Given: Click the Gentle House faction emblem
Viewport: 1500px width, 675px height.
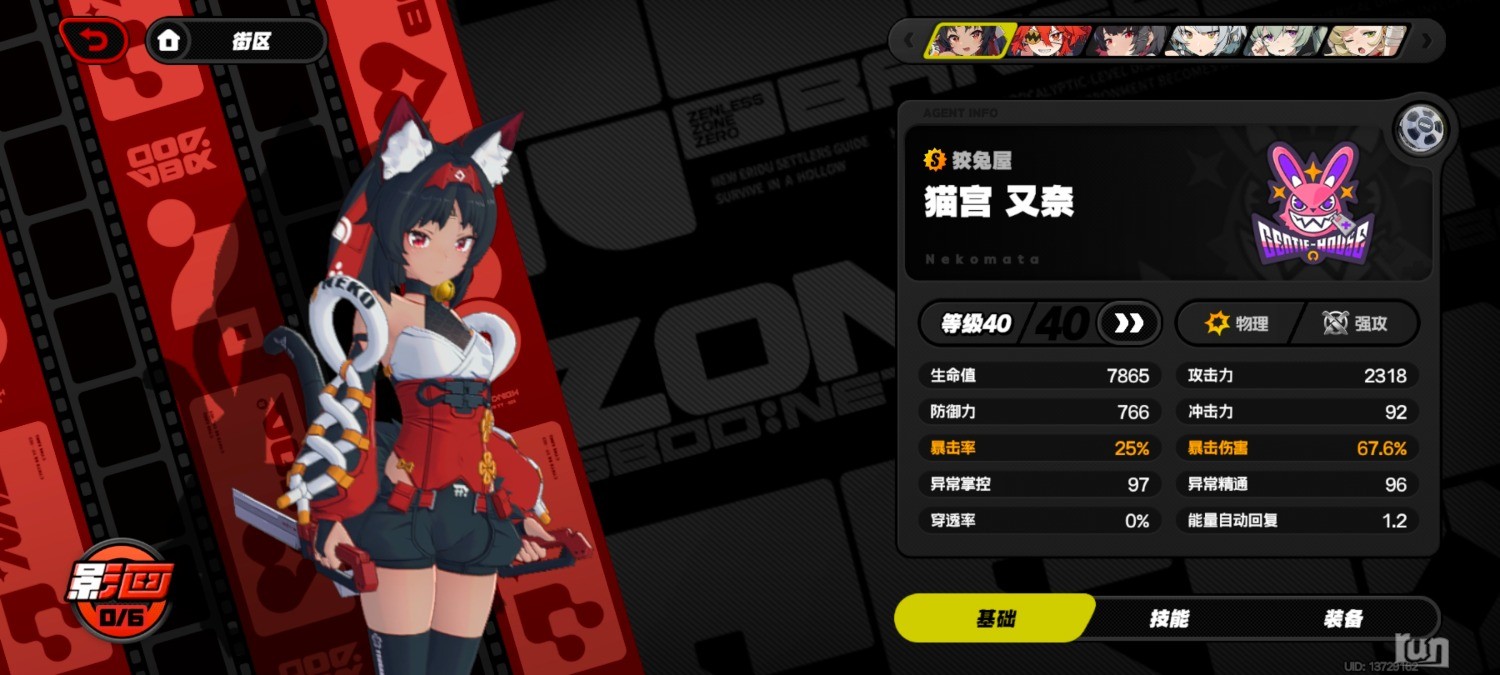Looking at the screenshot, I should point(1312,204).
